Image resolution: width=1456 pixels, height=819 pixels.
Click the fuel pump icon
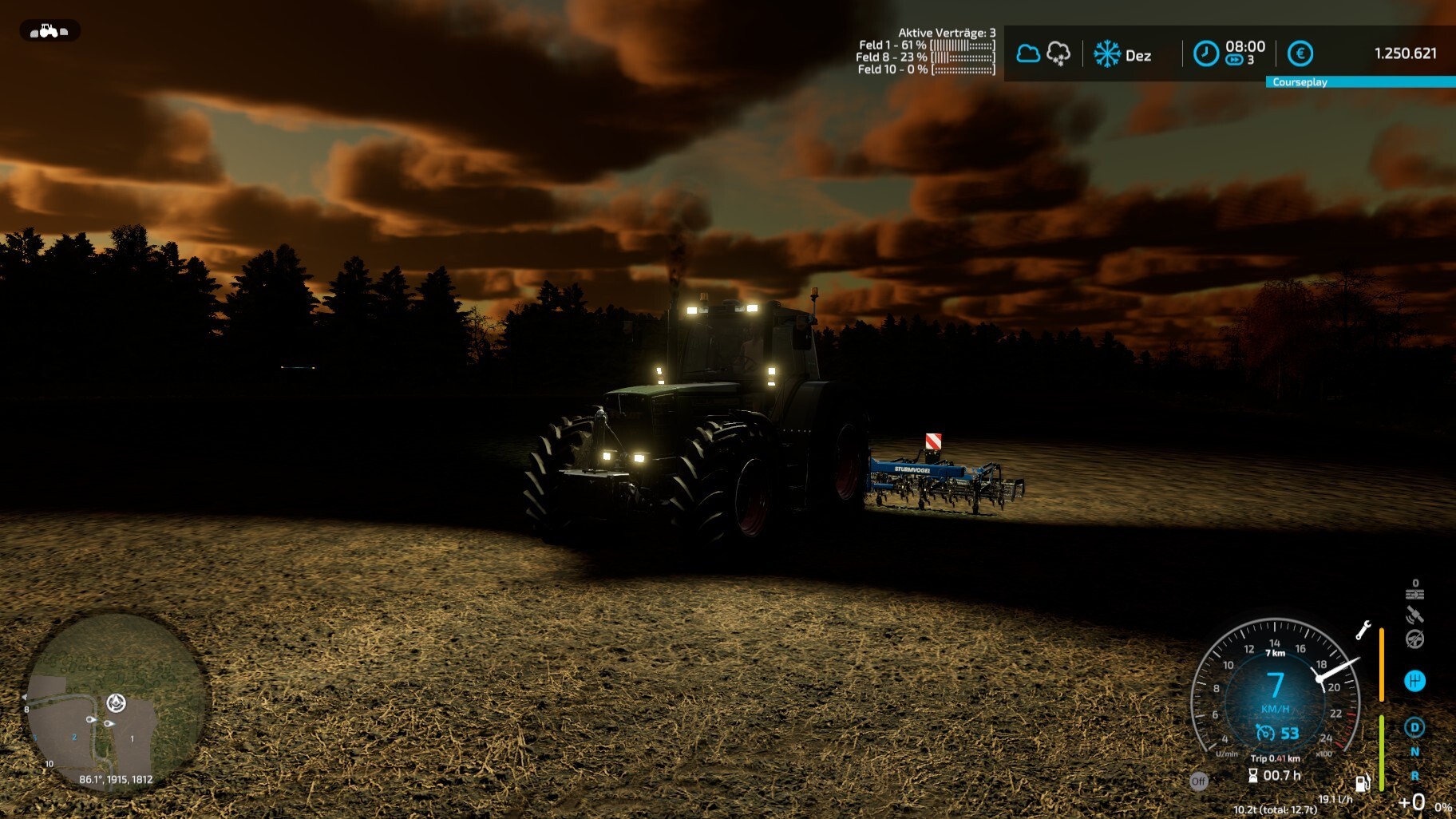pyautogui.click(x=1362, y=783)
